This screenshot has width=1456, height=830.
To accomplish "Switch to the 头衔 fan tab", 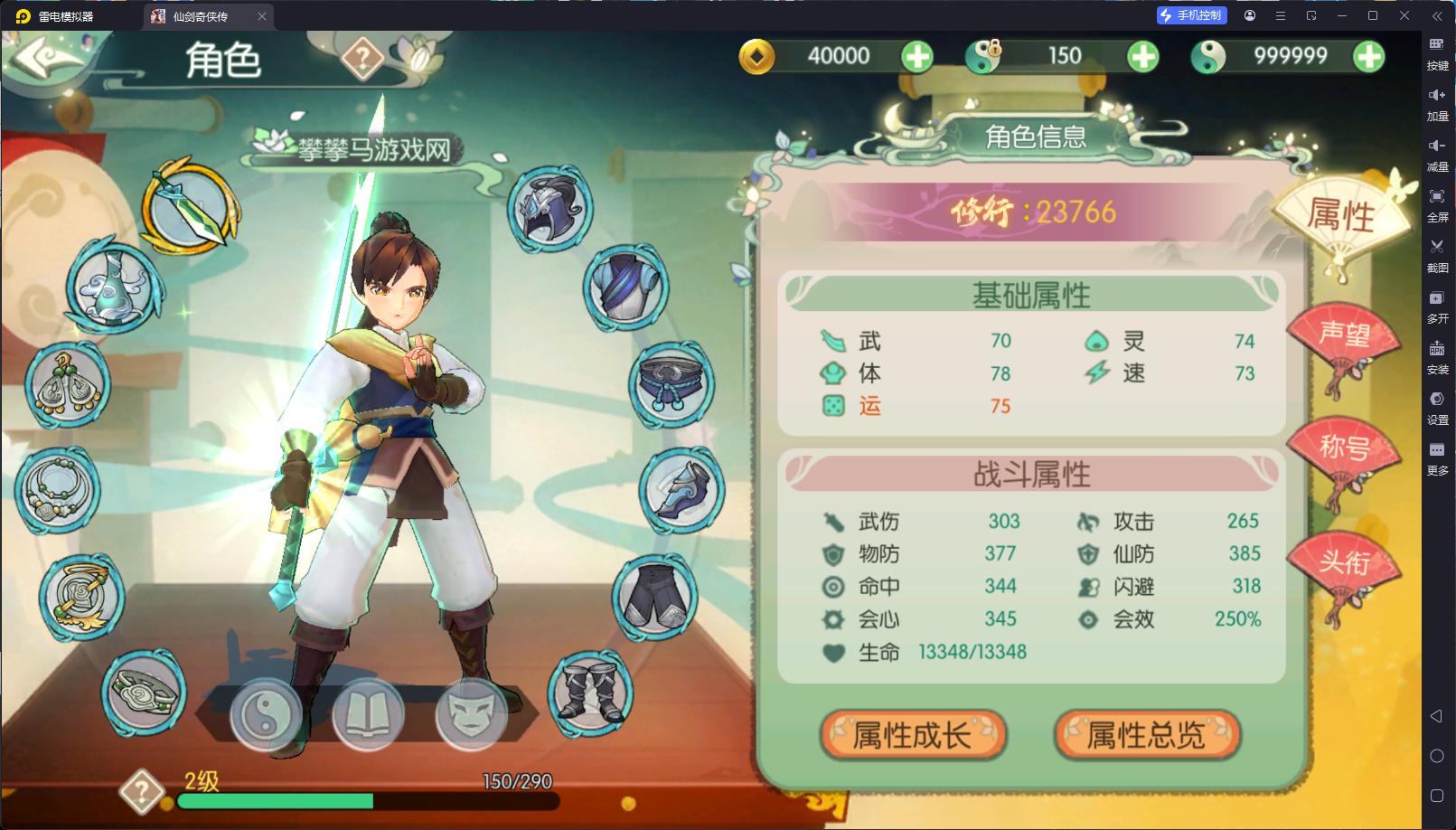I will click(1344, 564).
